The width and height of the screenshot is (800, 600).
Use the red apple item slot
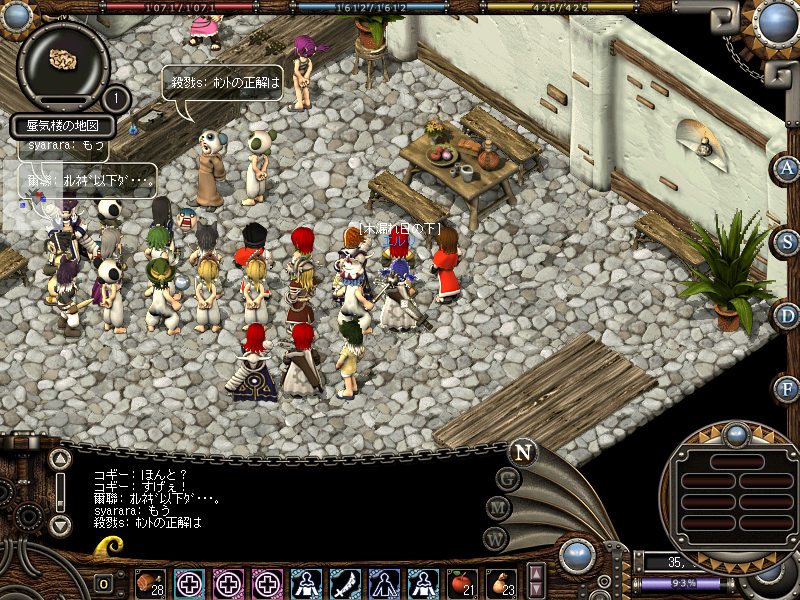coord(463,583)
